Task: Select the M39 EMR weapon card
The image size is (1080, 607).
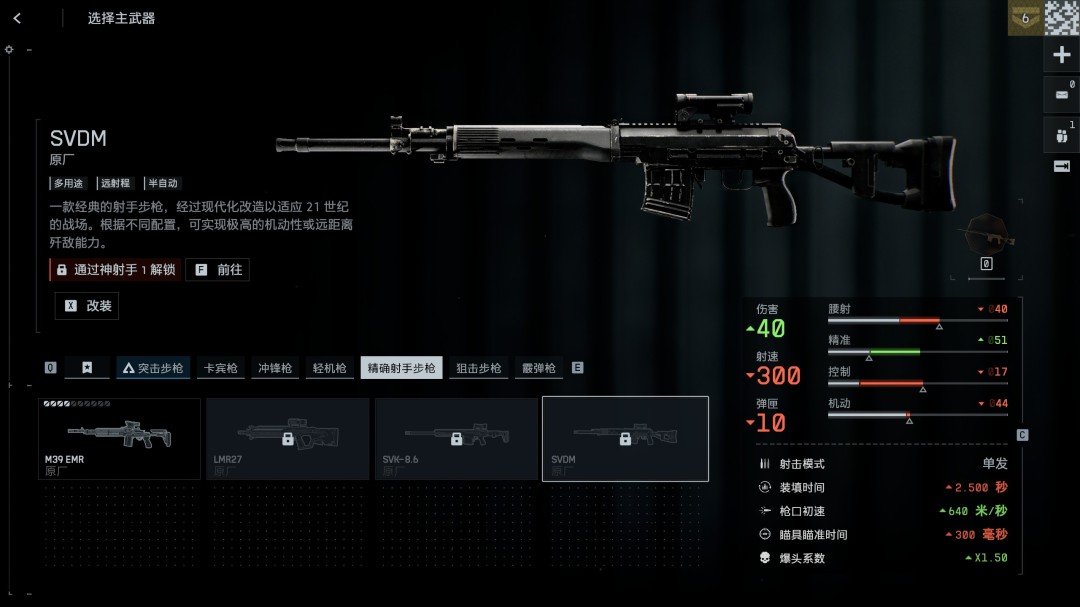Action: [x=119, y=439]
